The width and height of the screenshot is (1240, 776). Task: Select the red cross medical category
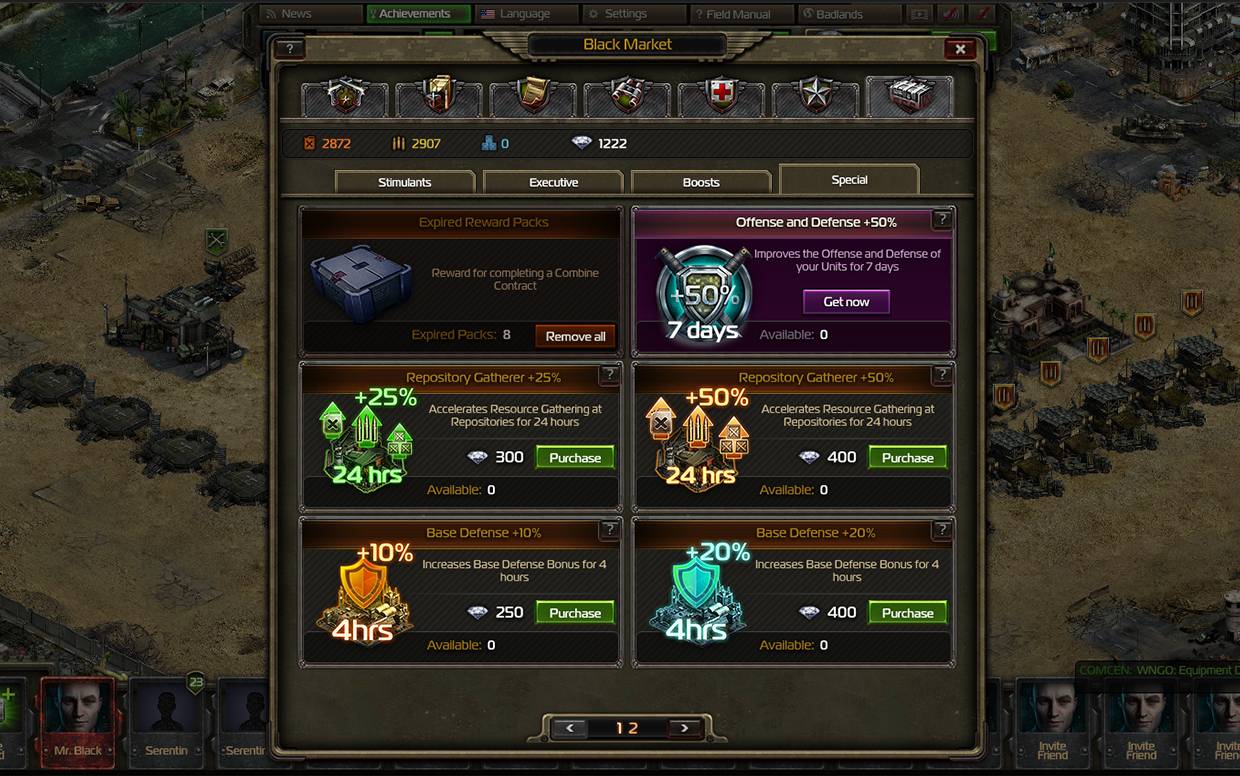721,98
